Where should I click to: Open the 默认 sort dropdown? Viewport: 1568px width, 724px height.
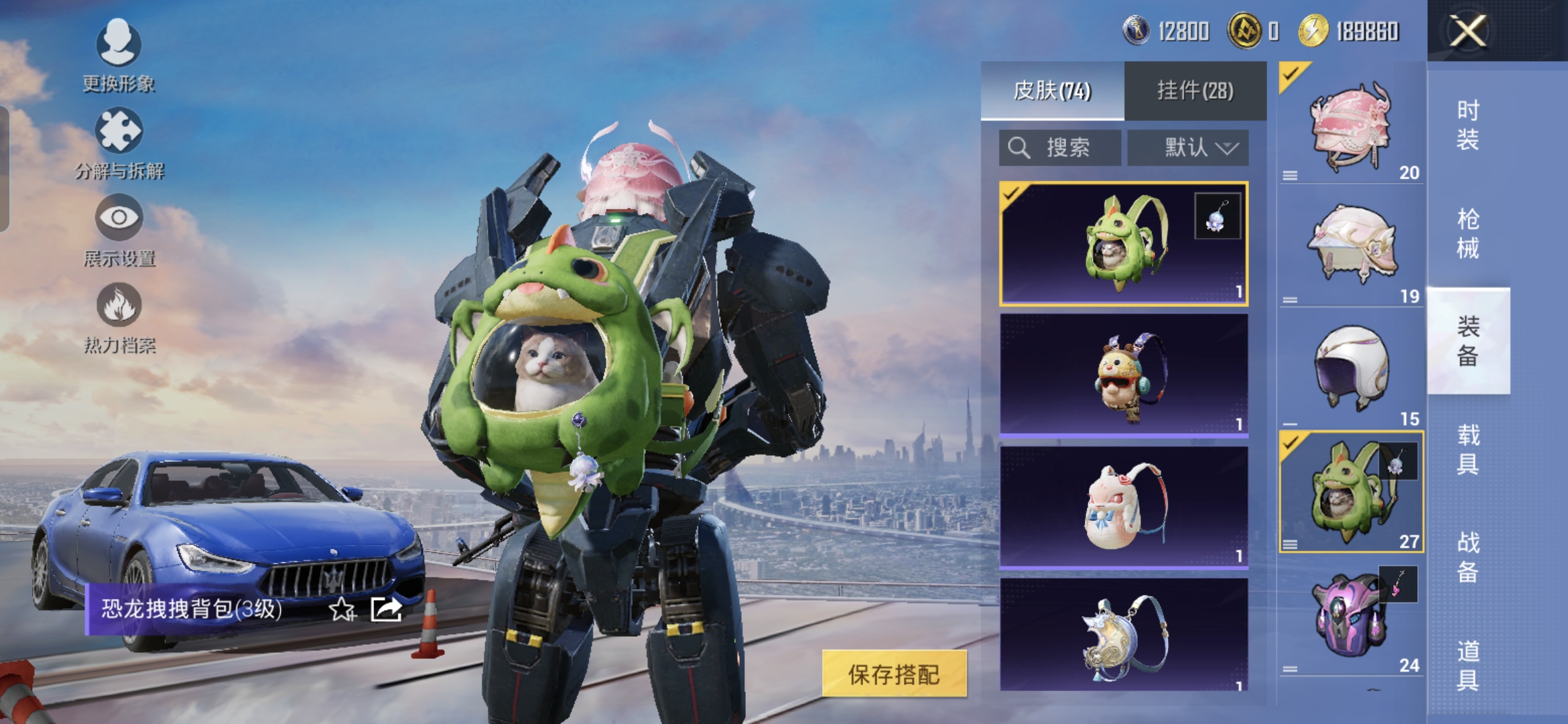pyautogui.click(x=1188, y=147)
